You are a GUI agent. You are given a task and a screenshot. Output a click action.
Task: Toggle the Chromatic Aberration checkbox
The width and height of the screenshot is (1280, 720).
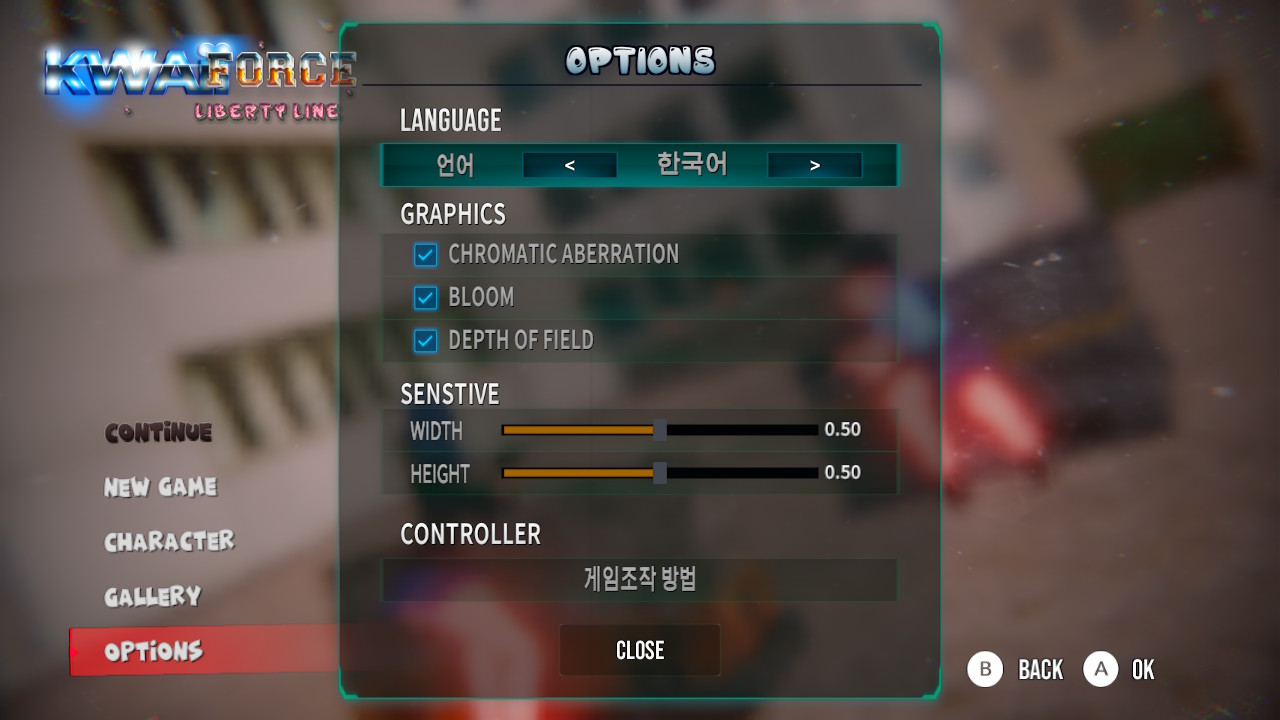[426, 255]
